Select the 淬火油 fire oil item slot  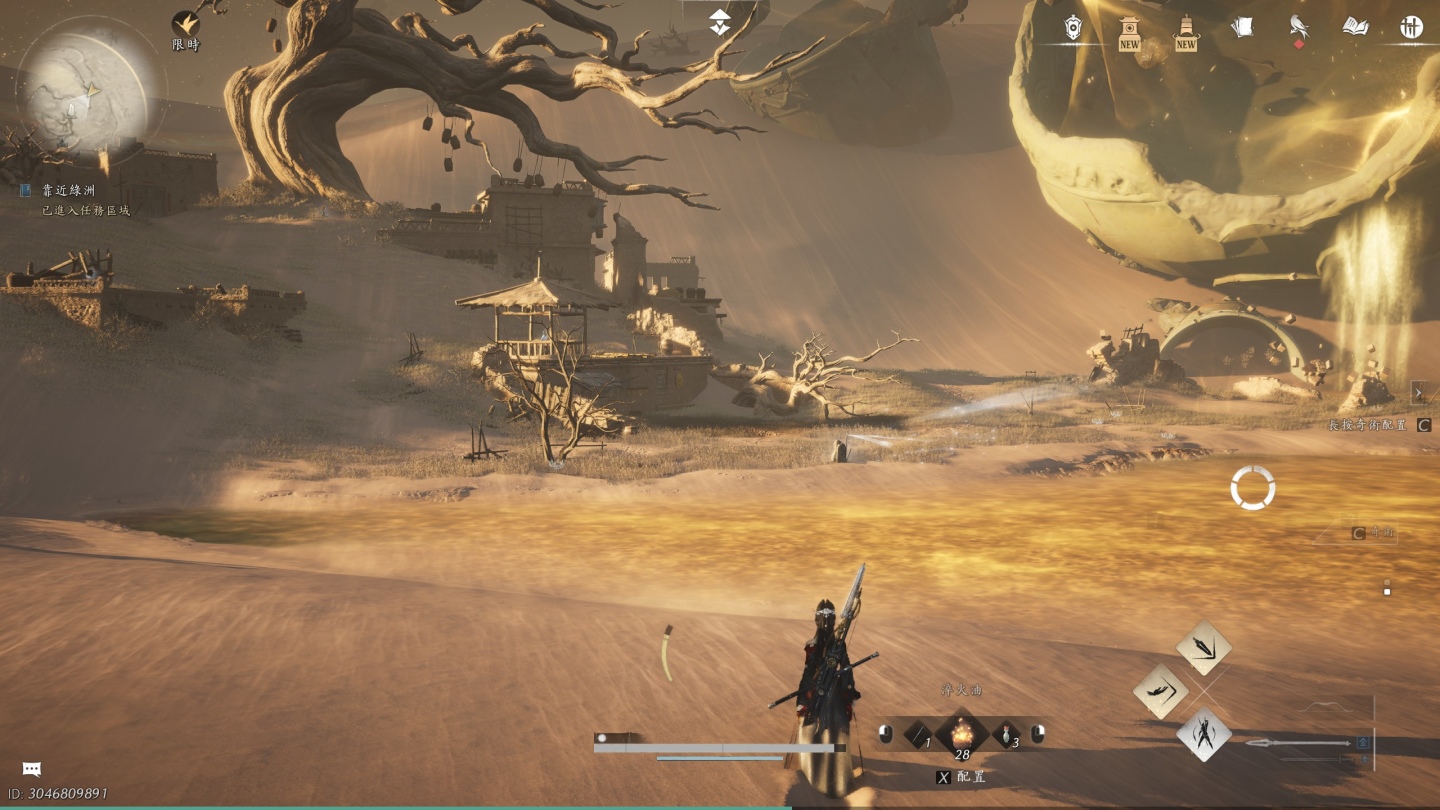[x=961, y=735]
